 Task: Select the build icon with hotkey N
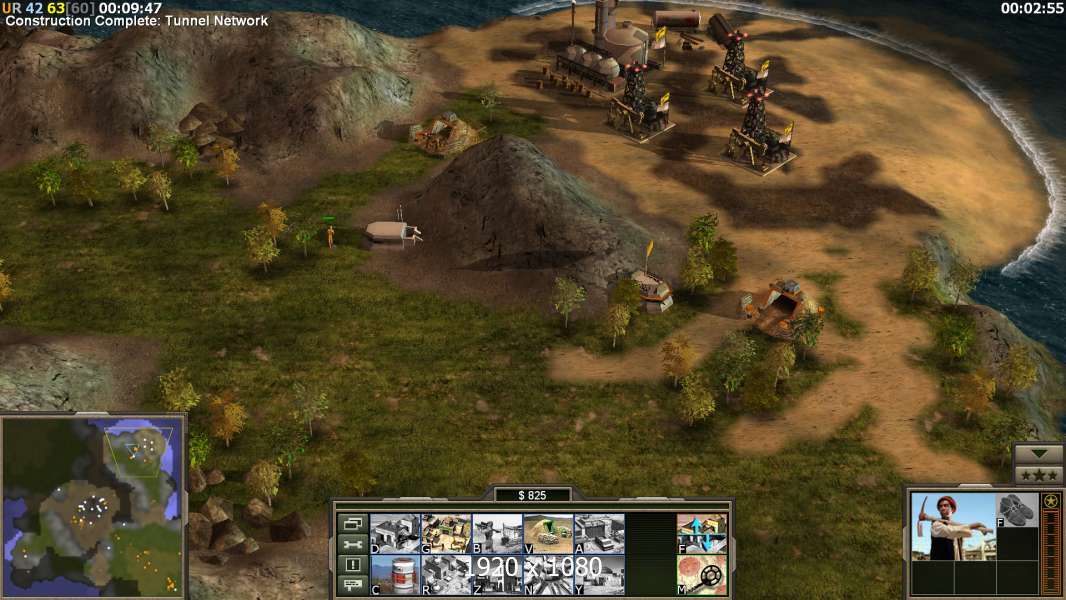[x=548, y=574]
